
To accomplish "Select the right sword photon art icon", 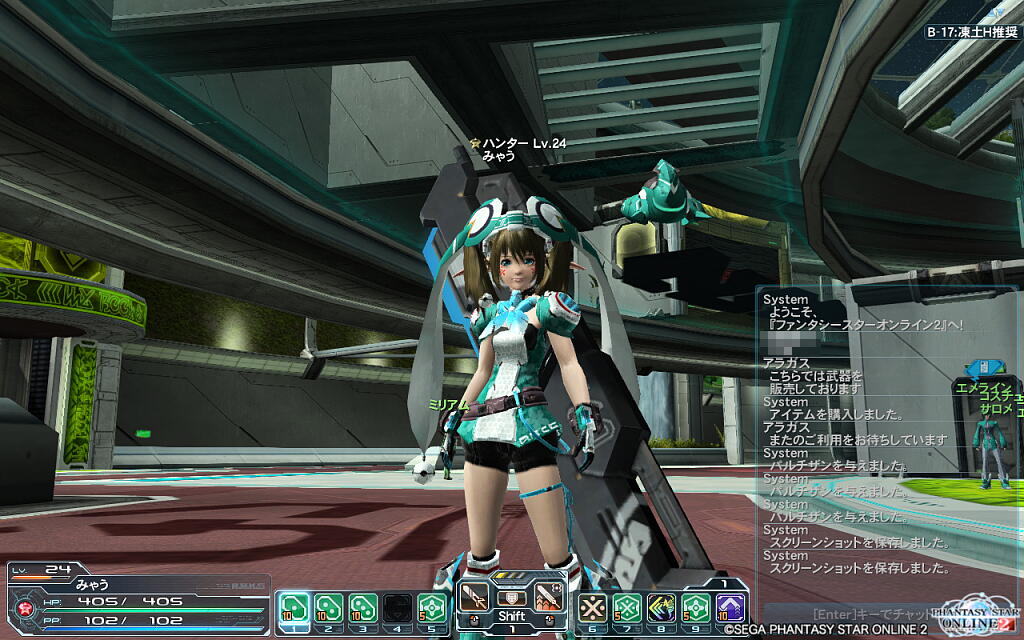I will pos(548,597).
